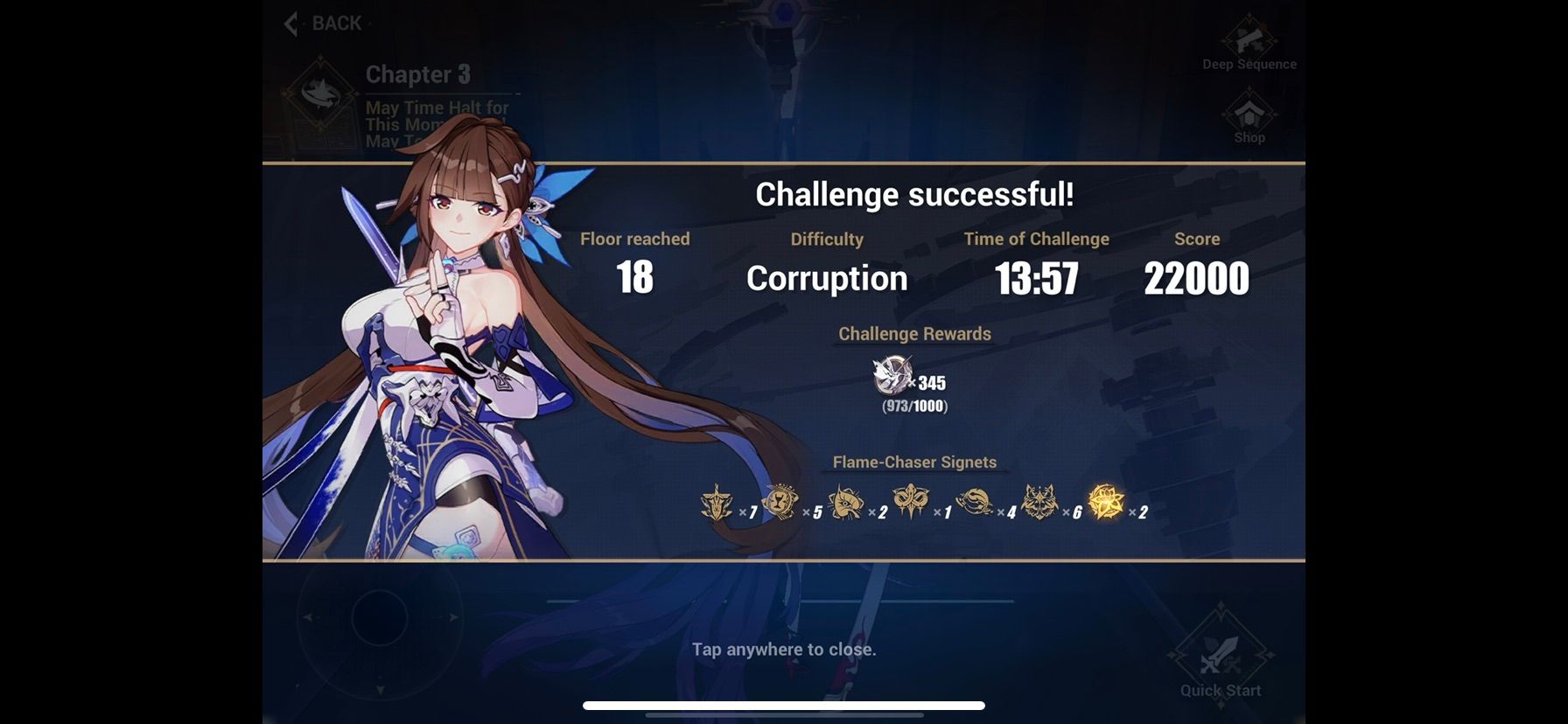Select the chalice medal signet with ×5
Screen dimensions: 1568x724
coord(782,503)
